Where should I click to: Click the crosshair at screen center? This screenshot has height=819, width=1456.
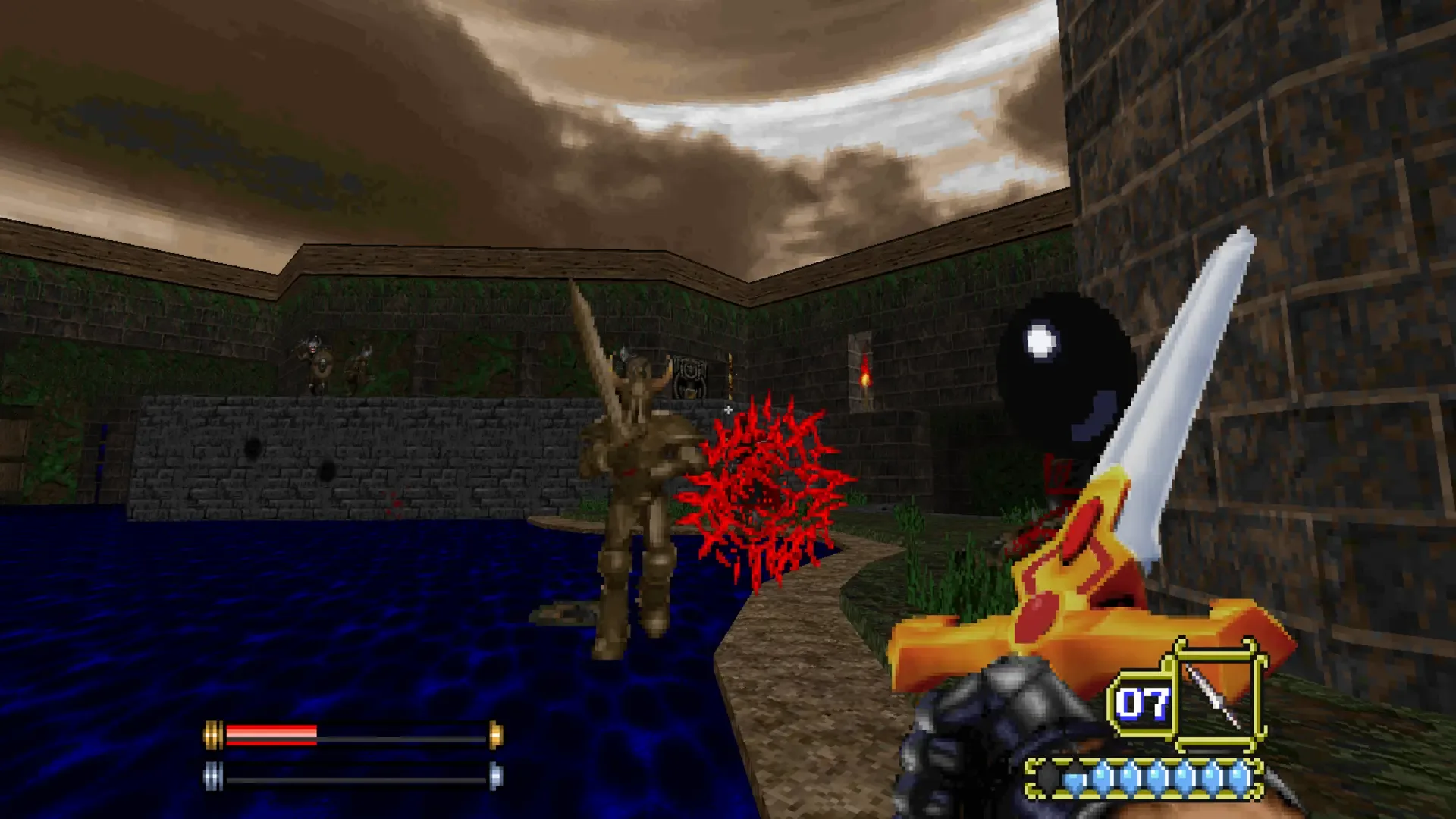click(728, 409)
